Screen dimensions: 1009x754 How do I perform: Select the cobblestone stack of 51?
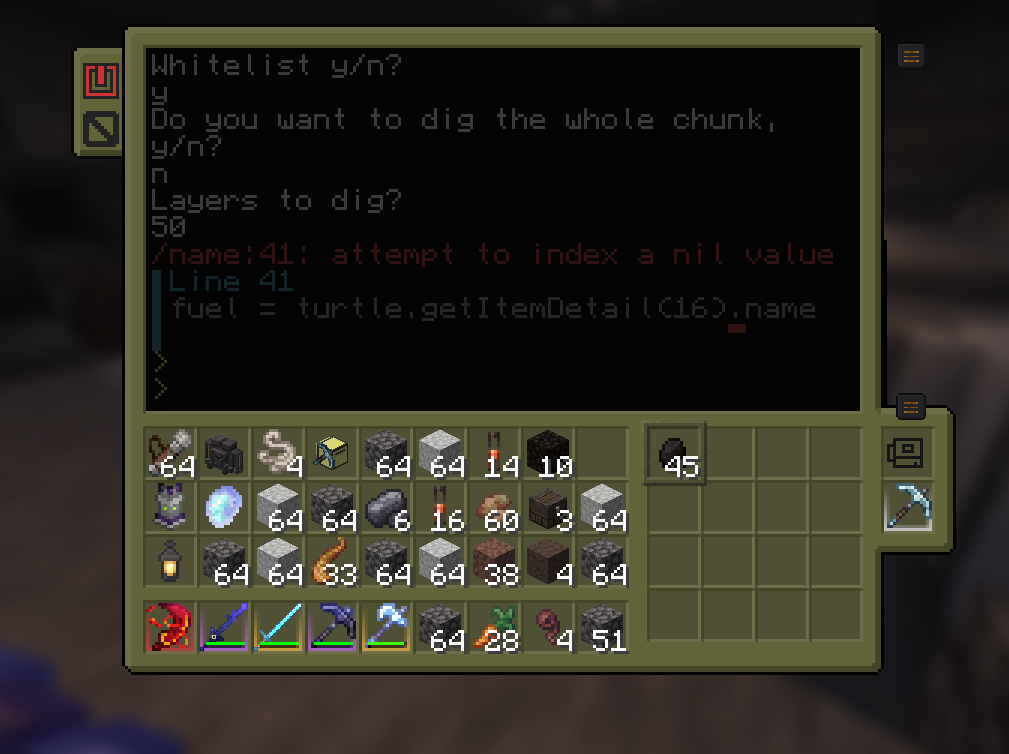[604, 627]
